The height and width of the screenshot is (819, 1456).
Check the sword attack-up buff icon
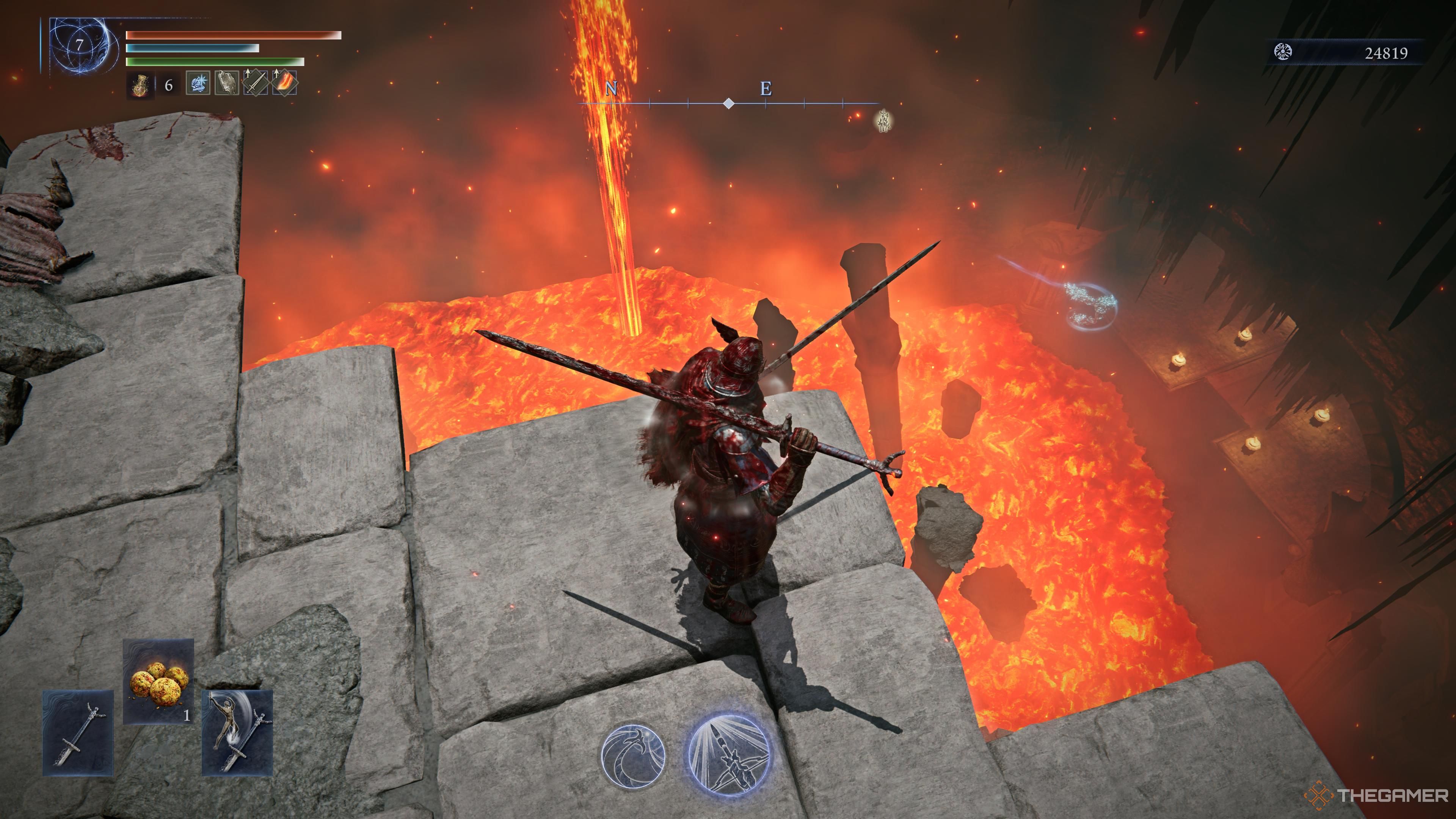pyautogui.click(x=256, y=84)
